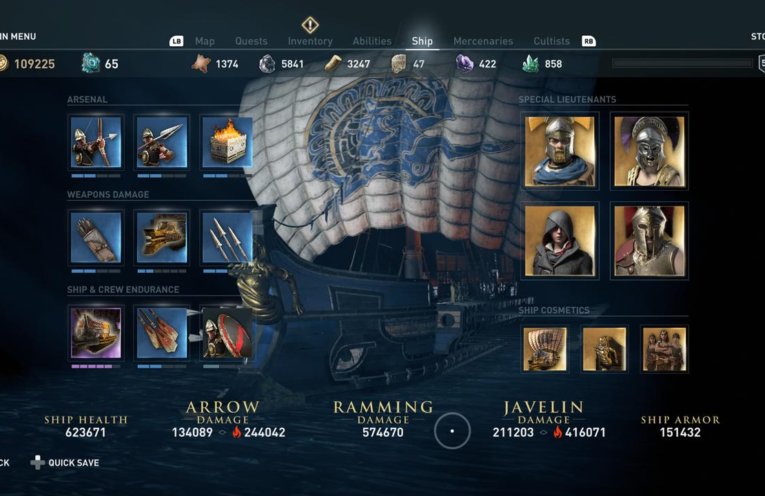Image resolution: width=765 pixels, height=496 pixels.
Task: Switch to the Quests tab
Action: click(251, 41)
